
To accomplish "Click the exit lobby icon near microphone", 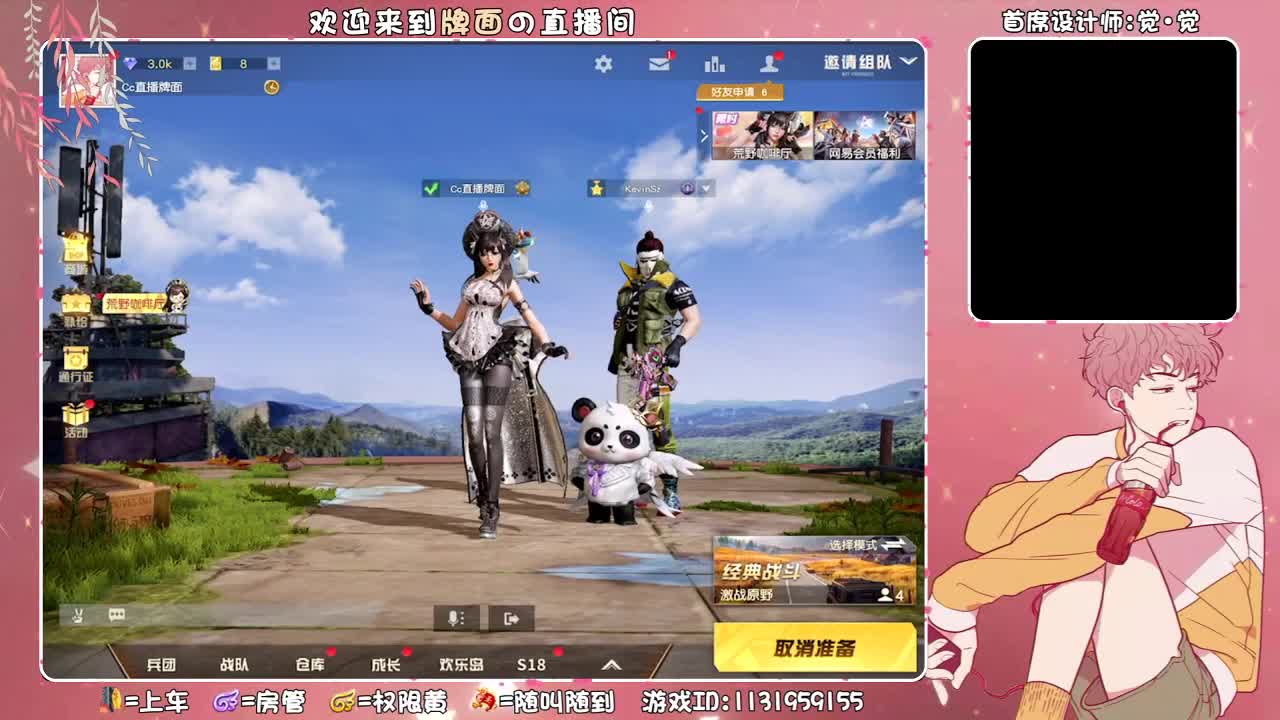I will coord(511,615).
